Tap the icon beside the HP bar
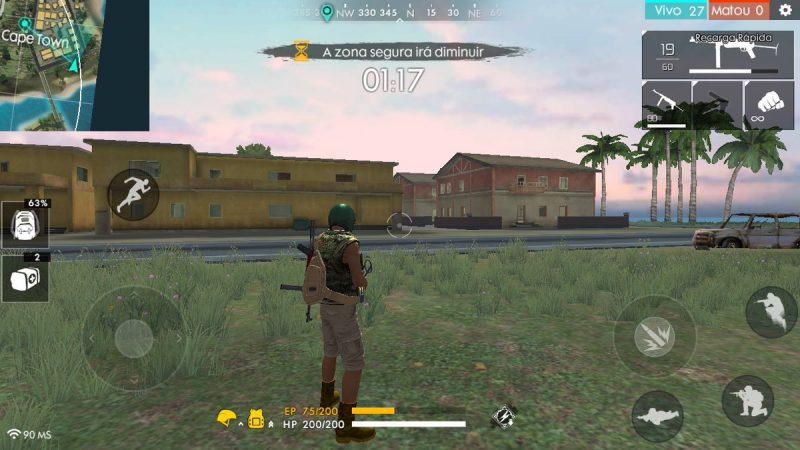The height and width of the screenshot is (450, 800). [x=503, y=415]
